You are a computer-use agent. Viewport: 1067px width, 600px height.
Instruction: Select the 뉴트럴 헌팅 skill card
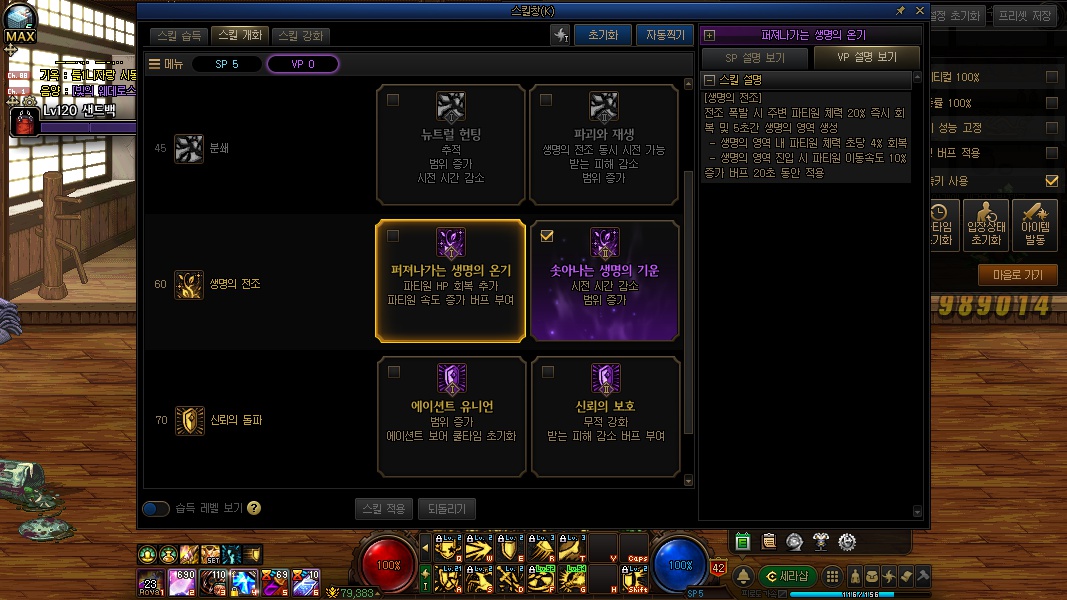[450, 144]
